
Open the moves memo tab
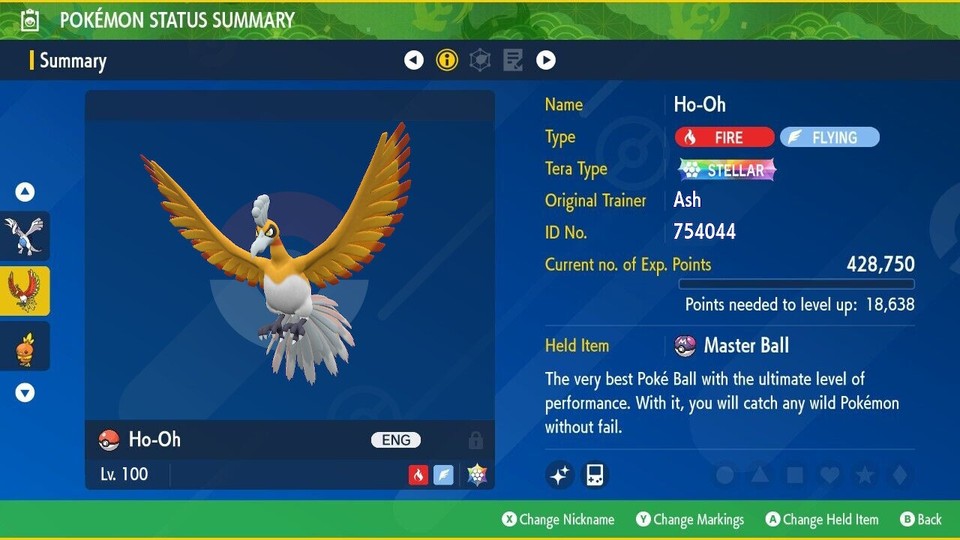513,61
